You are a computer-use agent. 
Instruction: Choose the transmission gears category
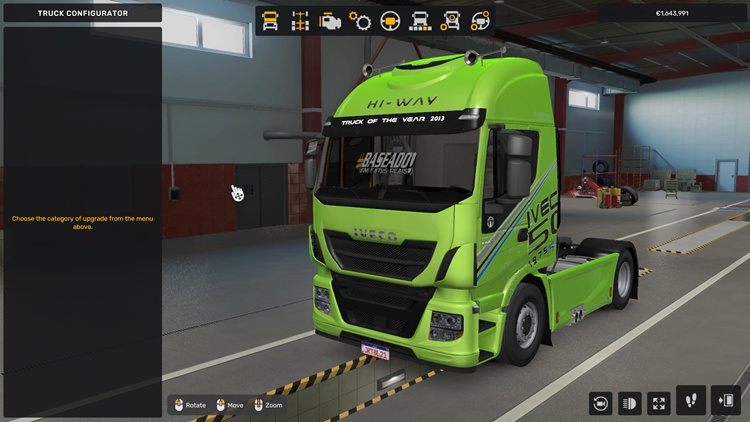(x=360, y=19)
